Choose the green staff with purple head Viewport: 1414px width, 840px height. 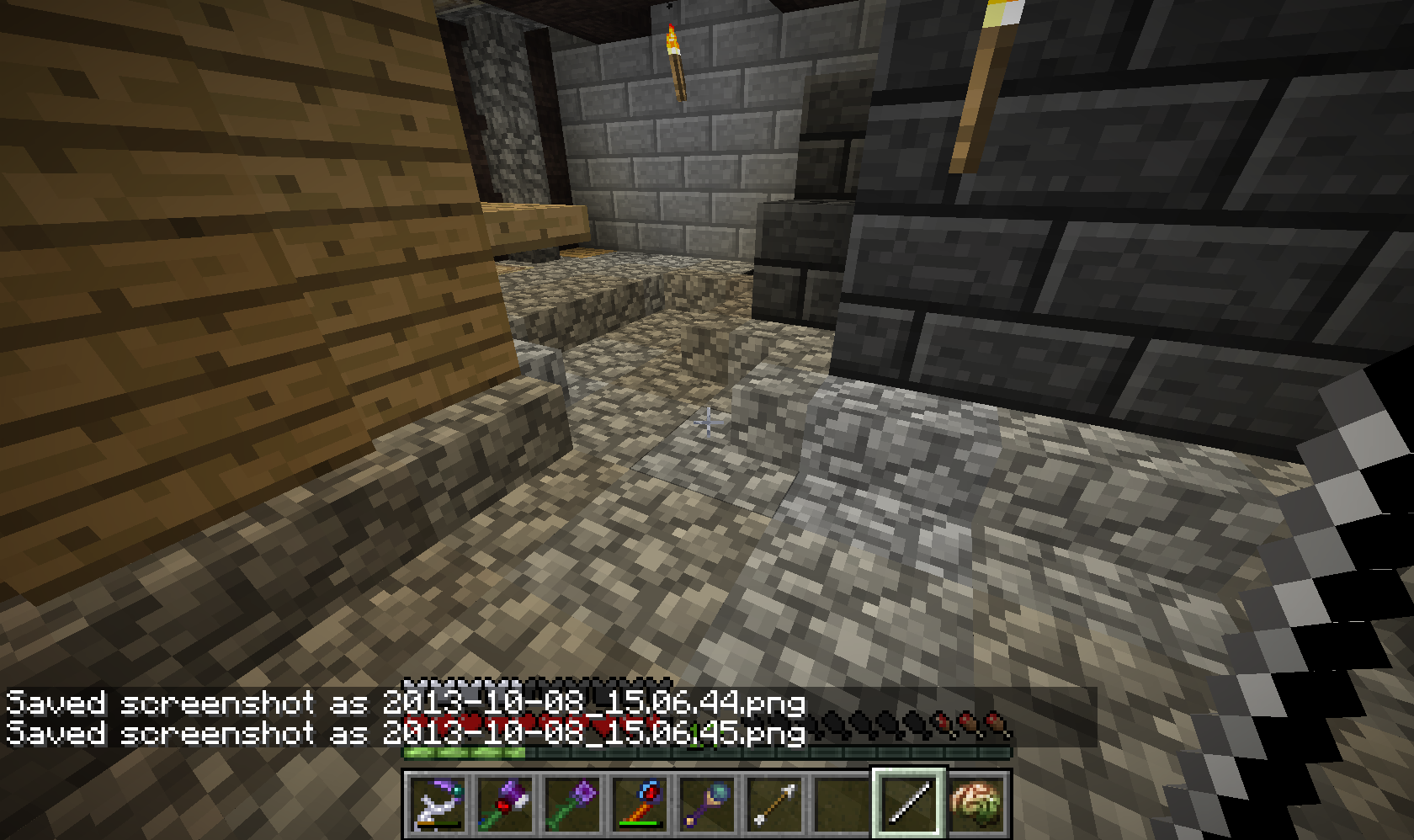click(574, 802)
